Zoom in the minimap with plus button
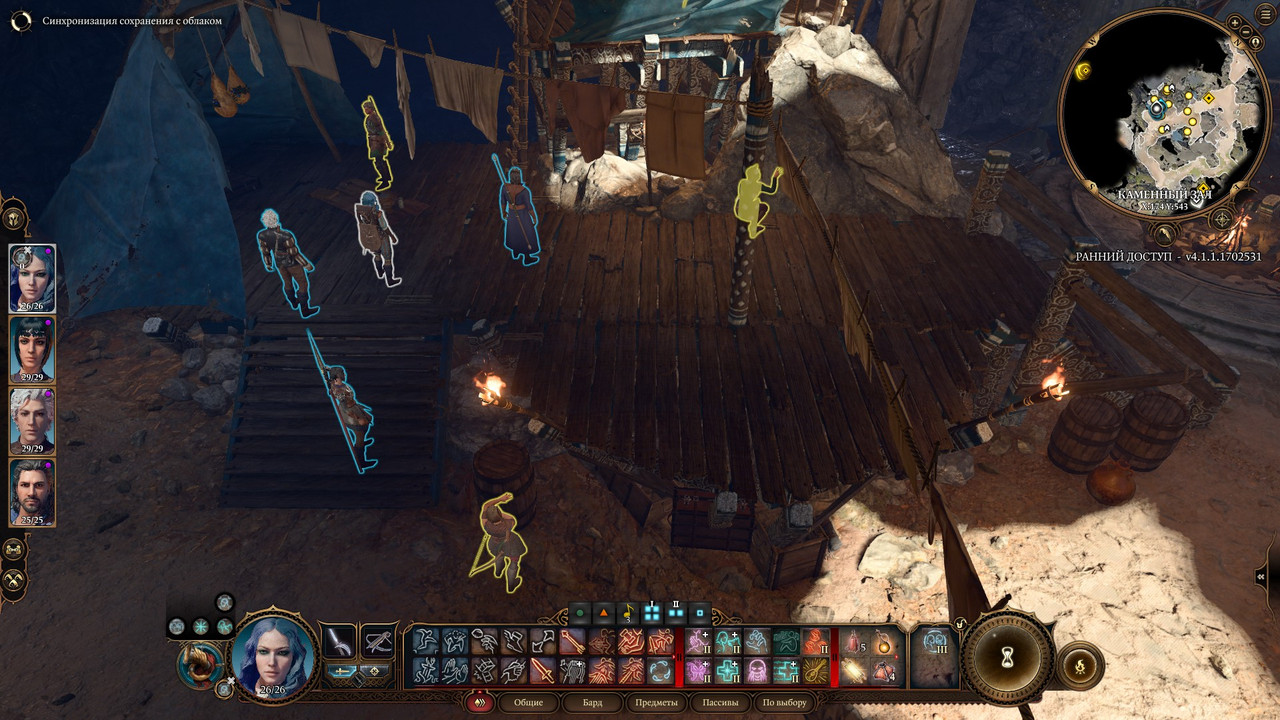 pos(1235,22)
